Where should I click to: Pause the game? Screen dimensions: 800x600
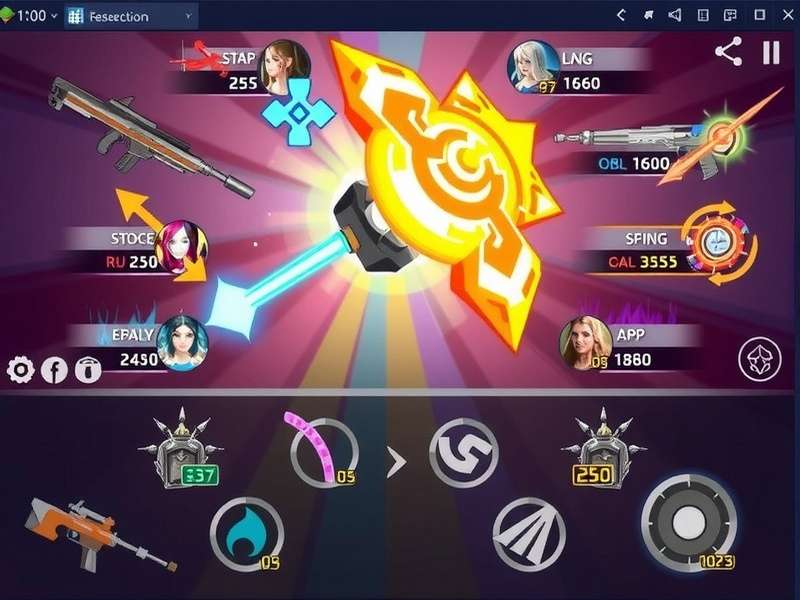tap(771, 53)
